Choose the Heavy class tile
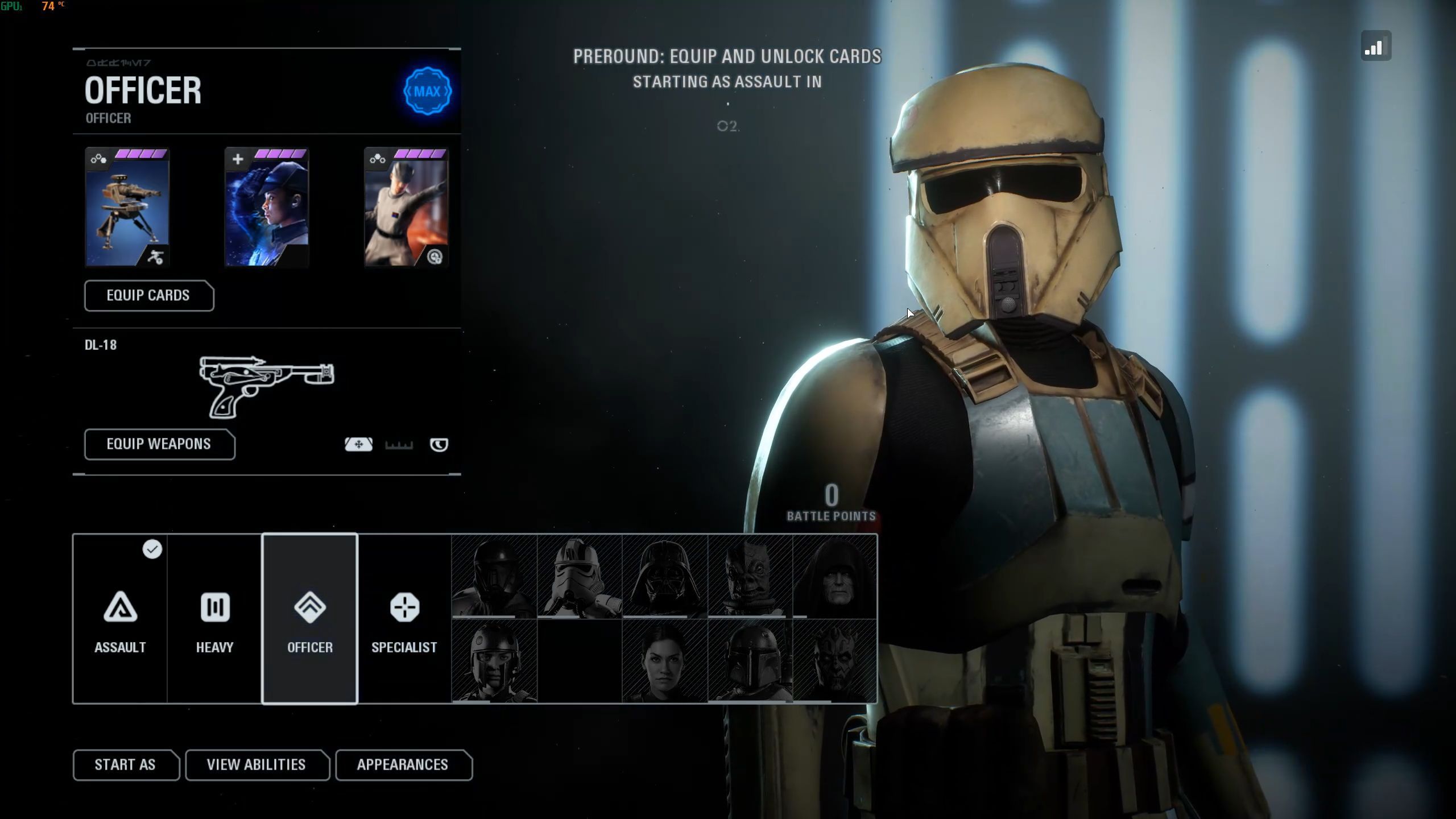This screenshot has width=1456, height=819. (x=214, y=619)
